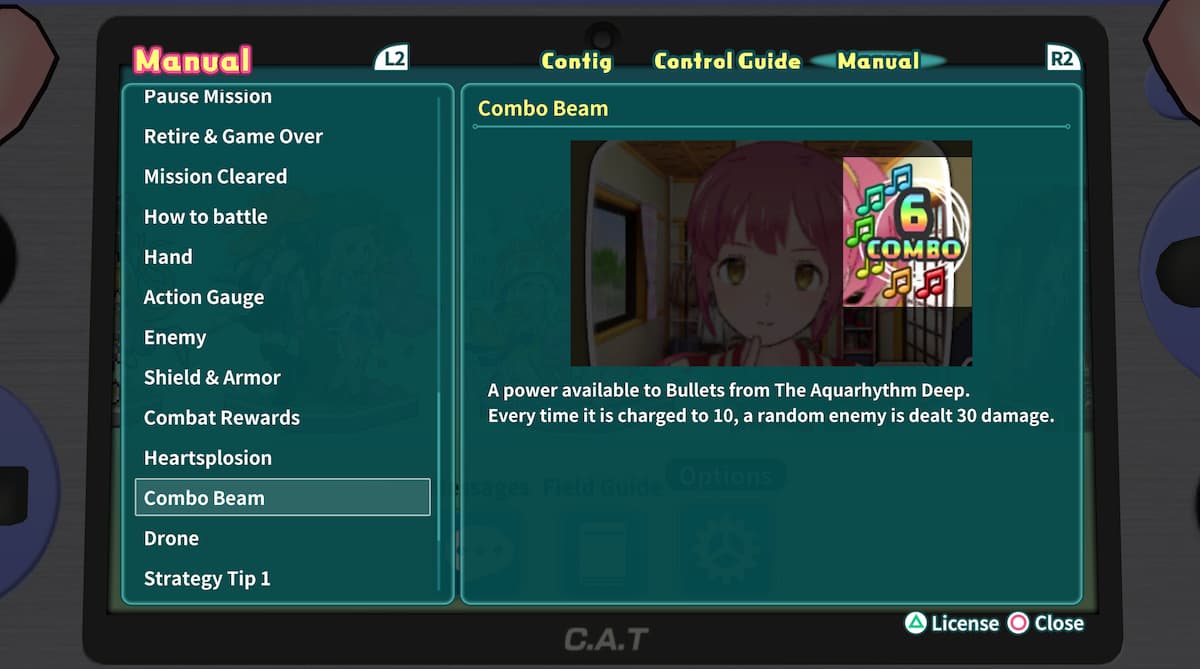Show the Strategy Tip 1 entry

coord(207,578)
